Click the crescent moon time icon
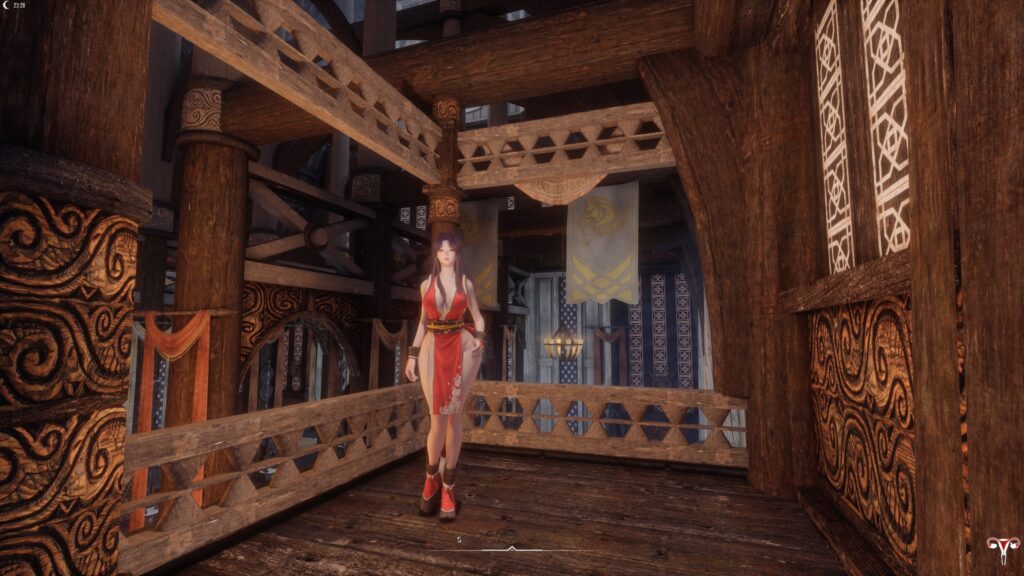 [7, 5]
